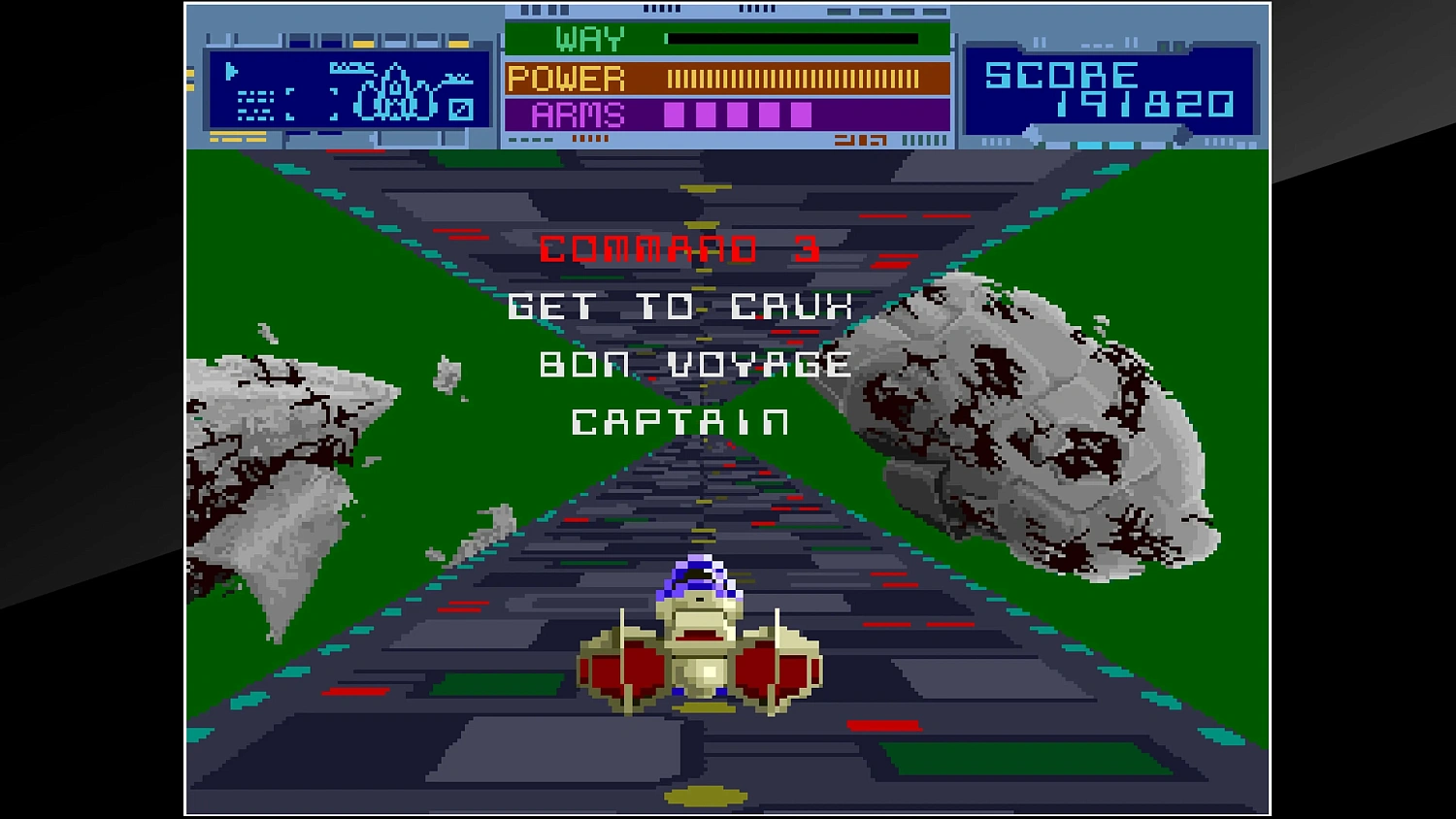1456x819 pixels.
Task: Click the small arrow icon in the radar panel
Action: [x=231, y=70]
